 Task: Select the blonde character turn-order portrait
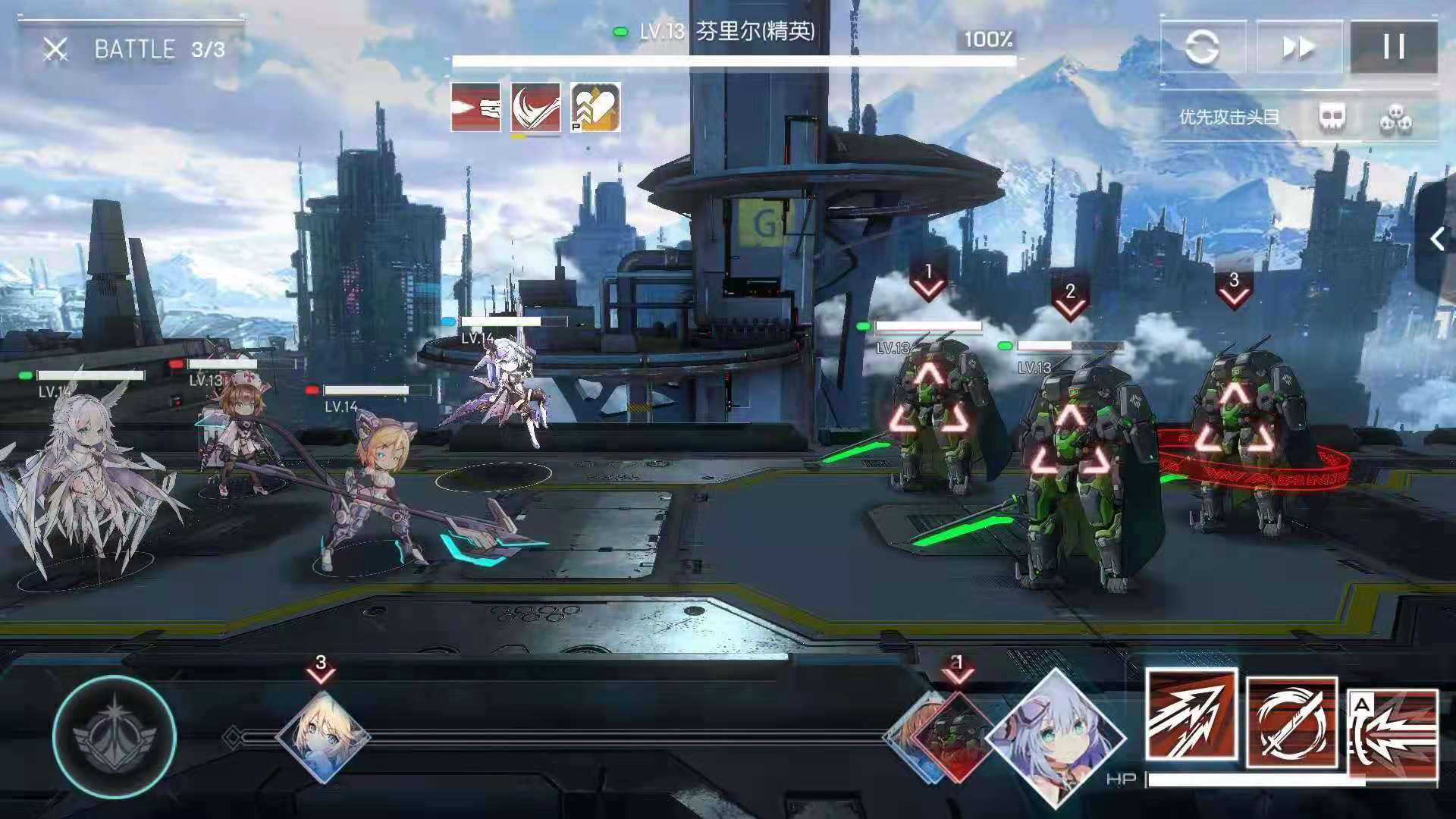click(322, 736)
